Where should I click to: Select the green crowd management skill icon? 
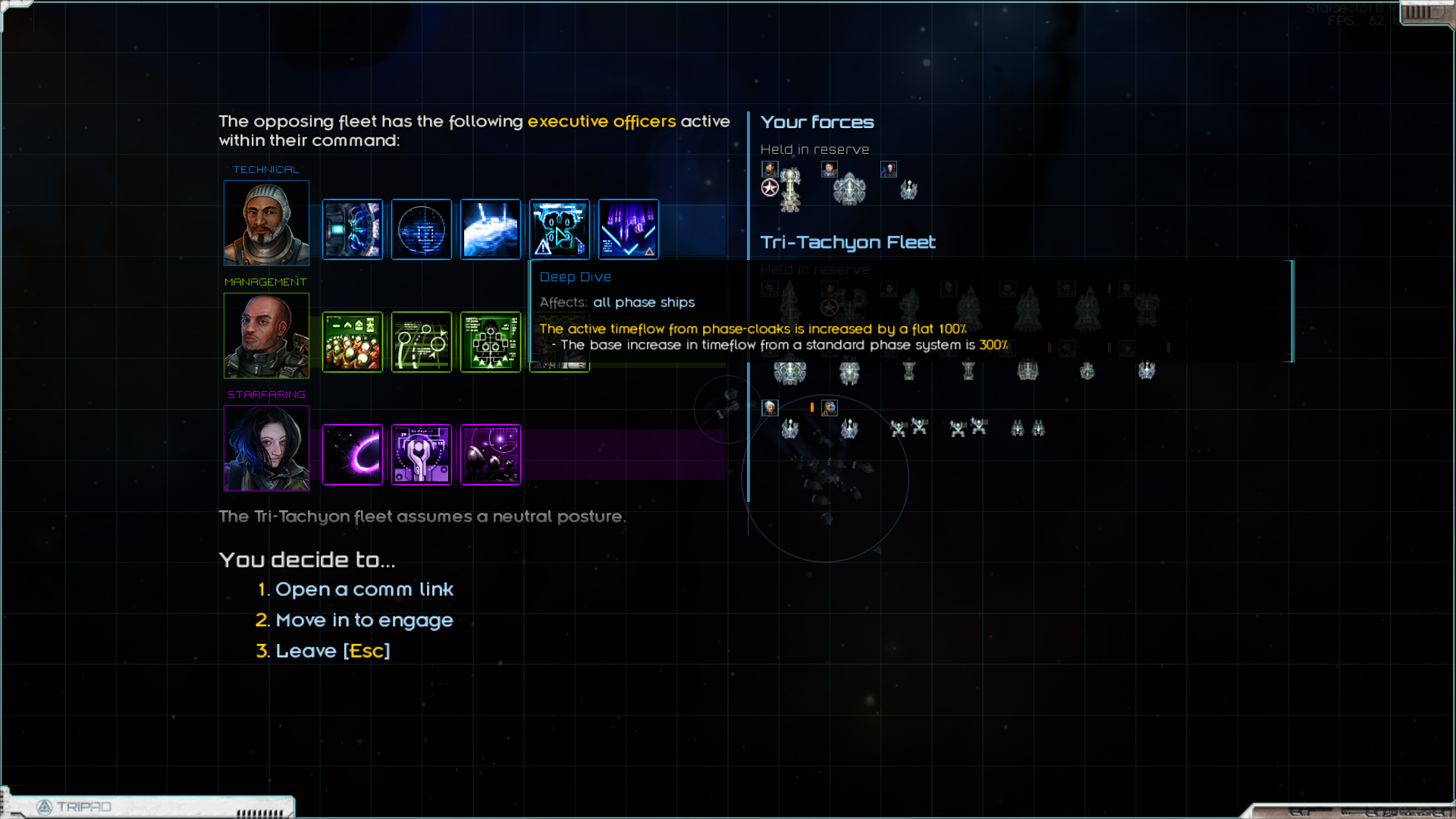(353, 342)
